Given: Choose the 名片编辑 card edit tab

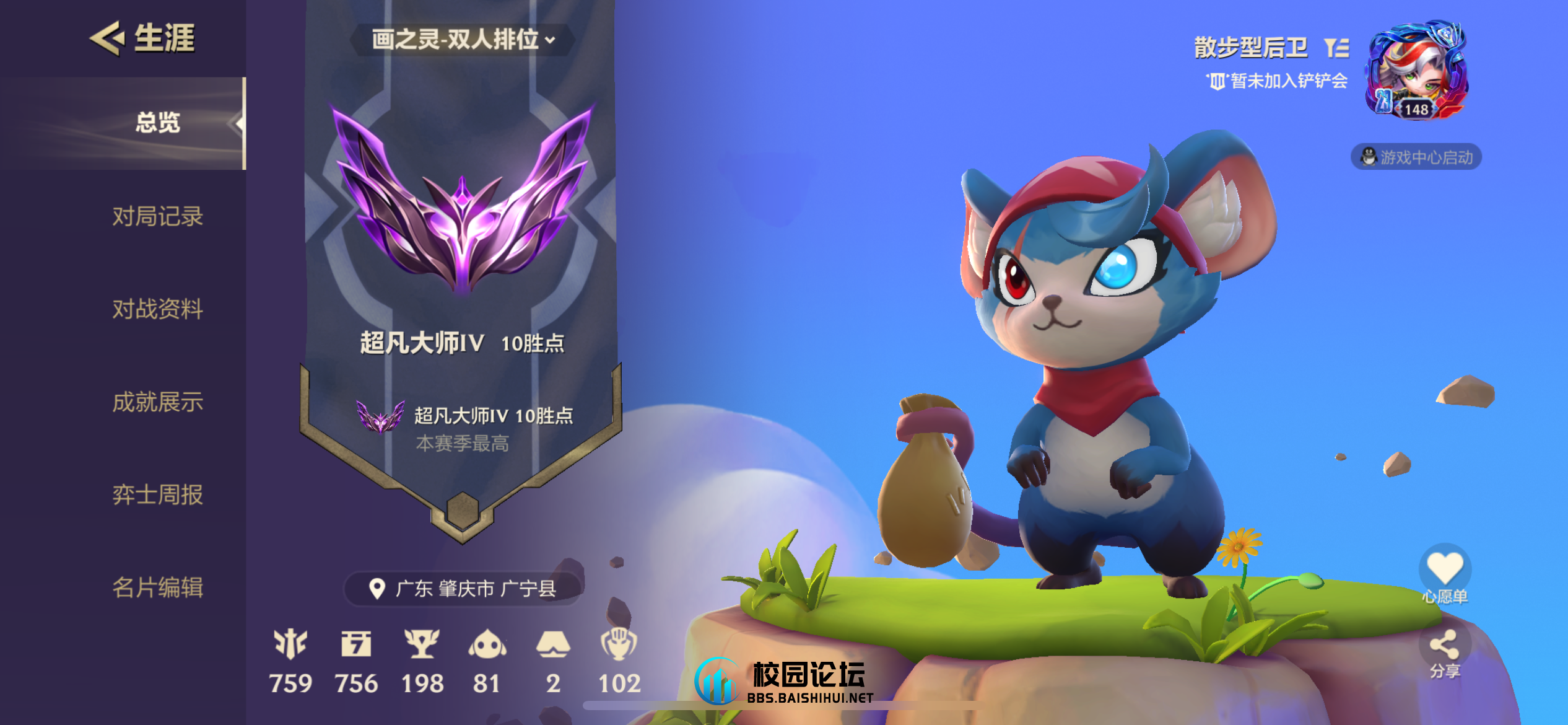Looking at the screenshot, I should pyautogui.click(x=157, y=587).
